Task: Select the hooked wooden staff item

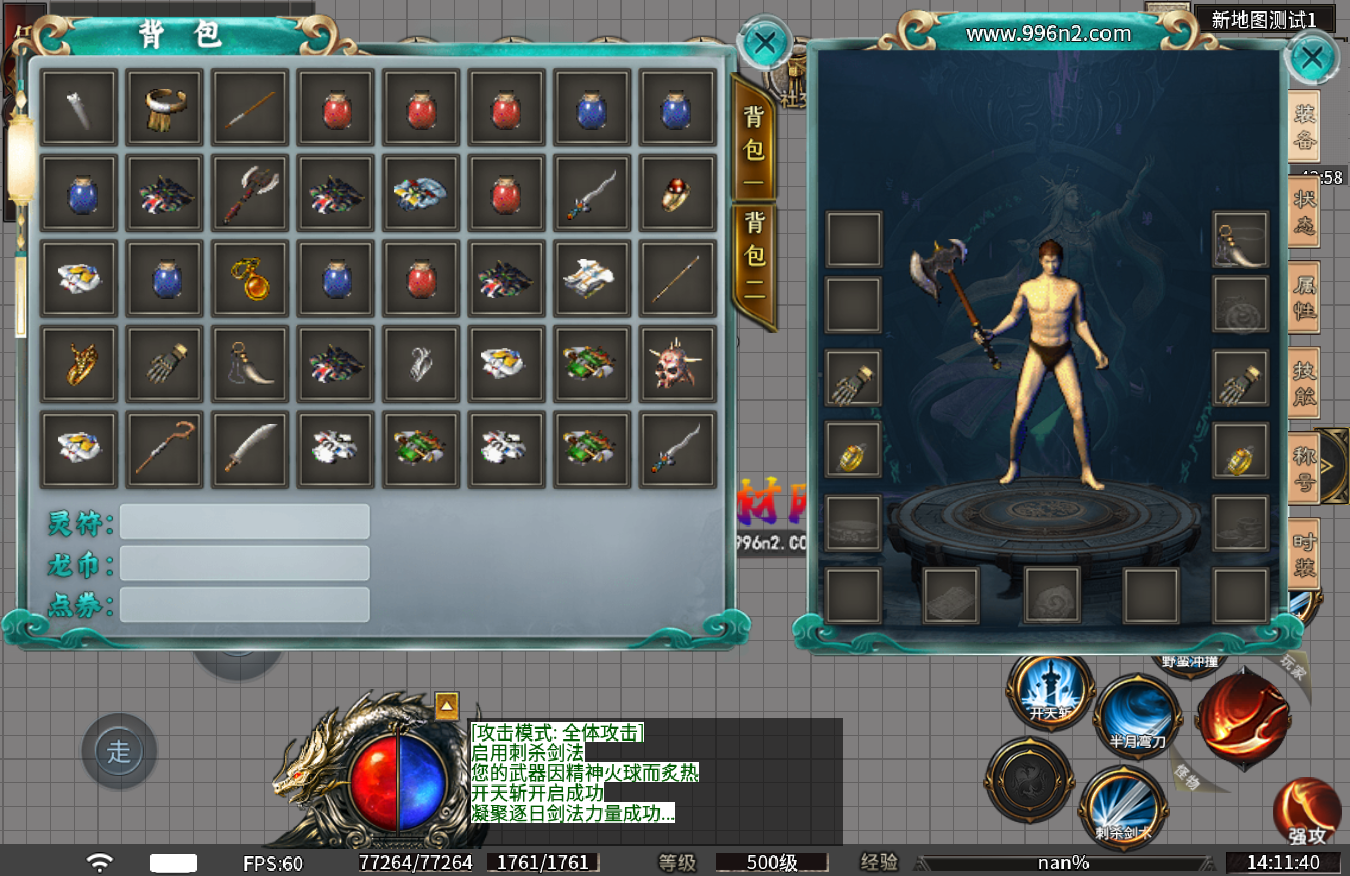Action: 164,450
